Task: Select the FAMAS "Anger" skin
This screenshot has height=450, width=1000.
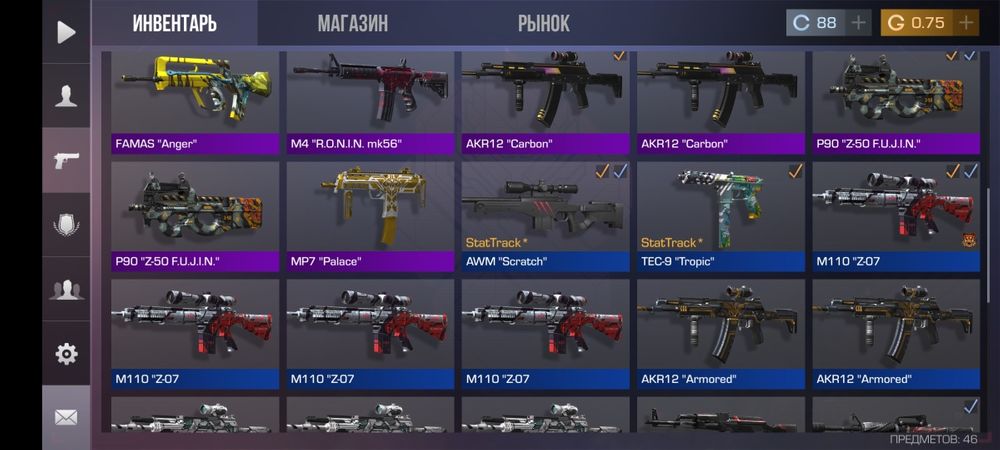Action: pyautogui.click(x=195, y=102)
